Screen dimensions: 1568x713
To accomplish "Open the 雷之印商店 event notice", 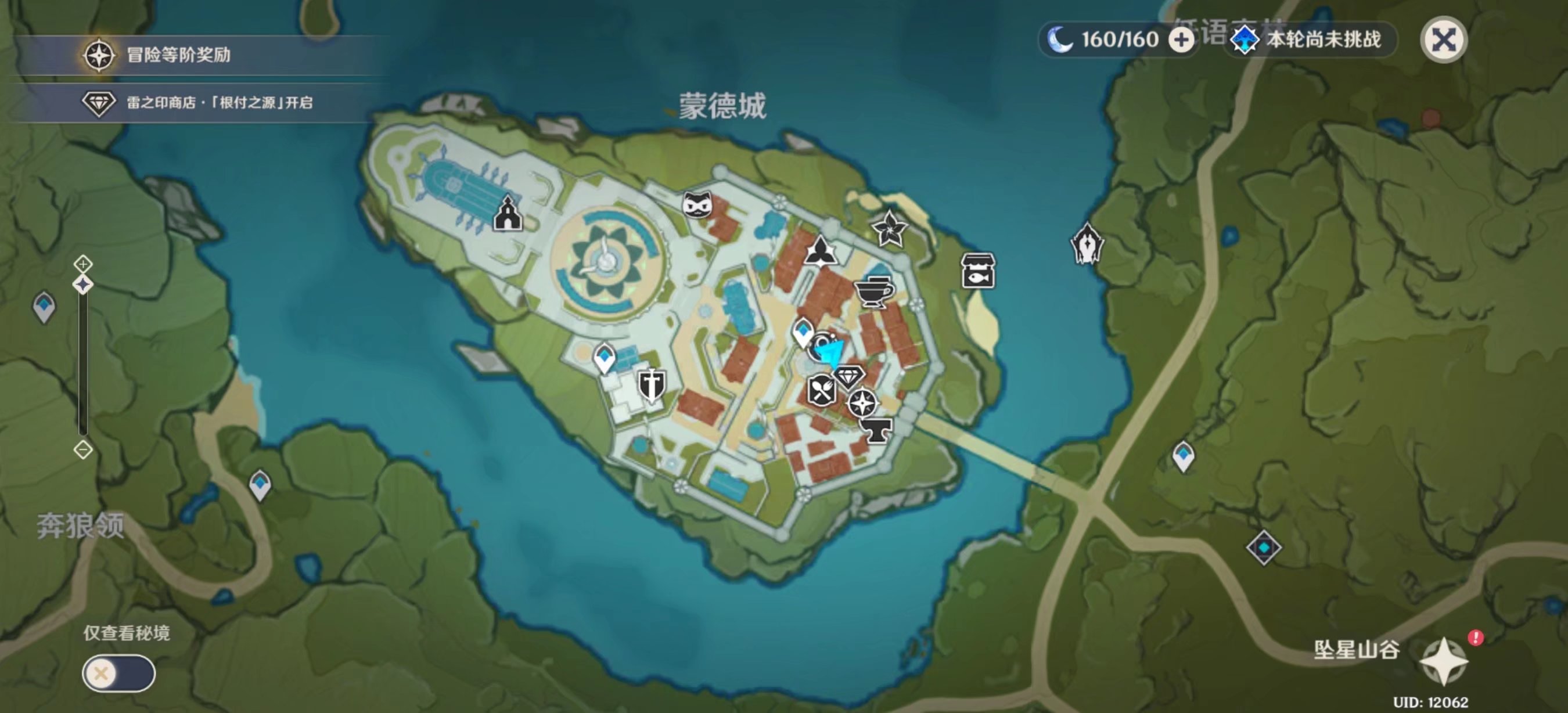I will point(219,102).
